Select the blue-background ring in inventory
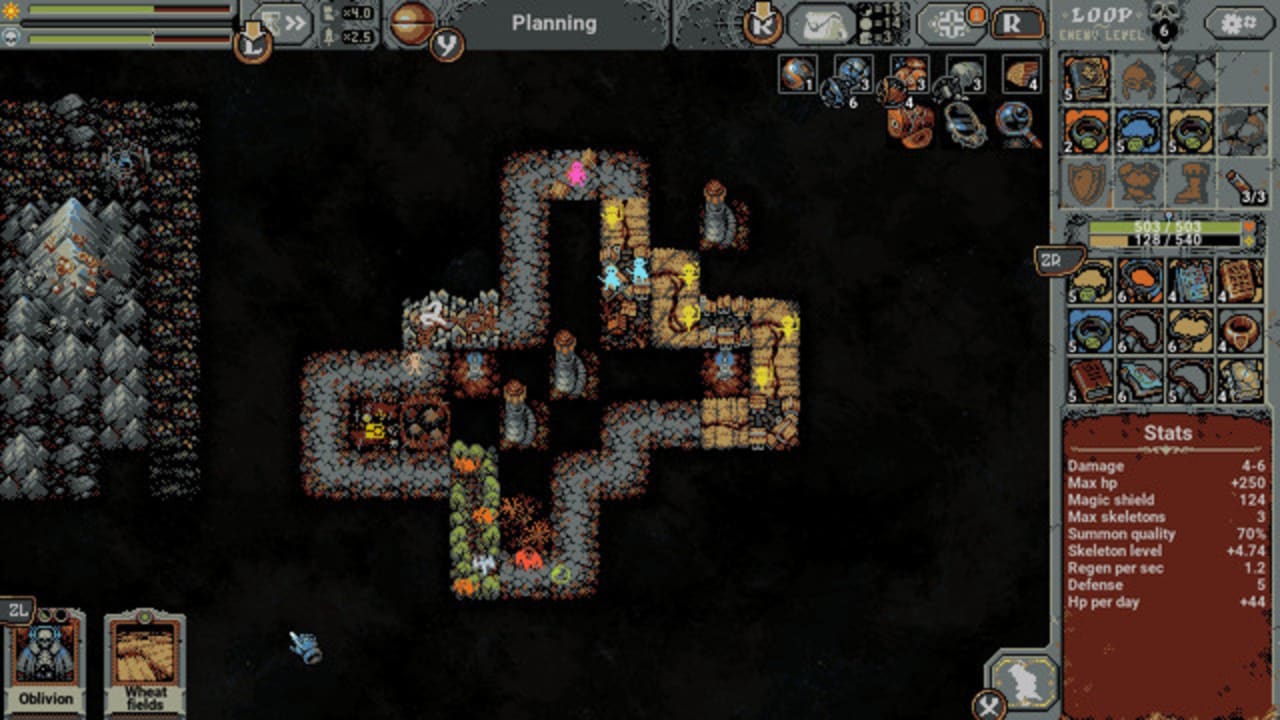The width and height of the screenshot is (1280, 720). (1090, 331)
